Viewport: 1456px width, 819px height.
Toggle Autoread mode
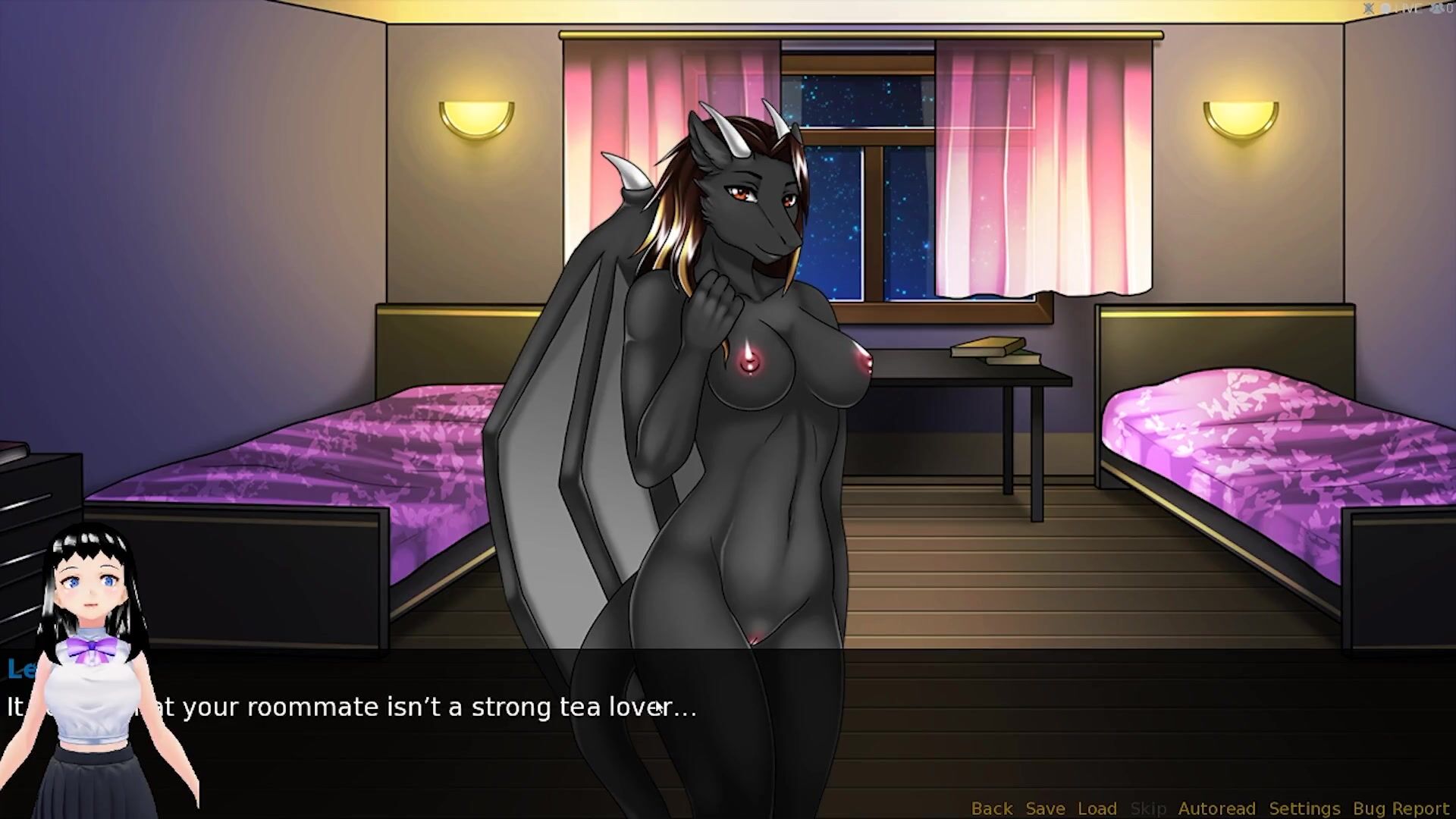[1216, 808]
